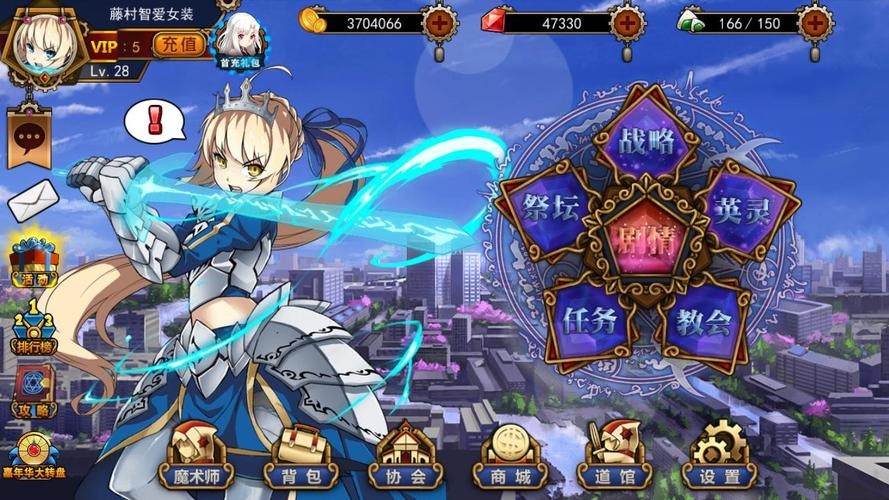Viewport: 889px width, 500px height.
Task: Buy more red gems with plus button
Action: pyautogui.click(x=627, y=21)
